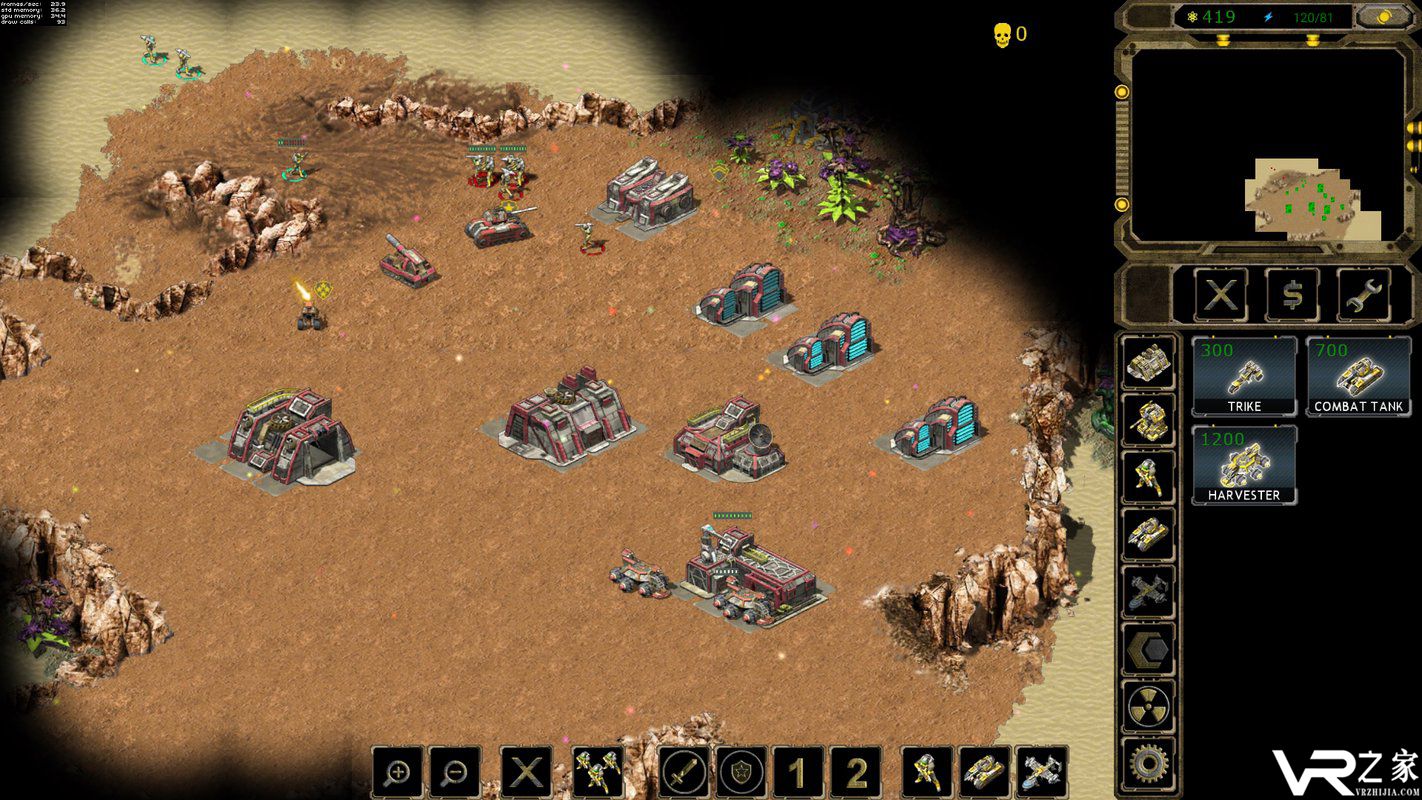The image size is (1422, 800).
Task: Activate the sword attack mode icon
Action: pos(684,772)
